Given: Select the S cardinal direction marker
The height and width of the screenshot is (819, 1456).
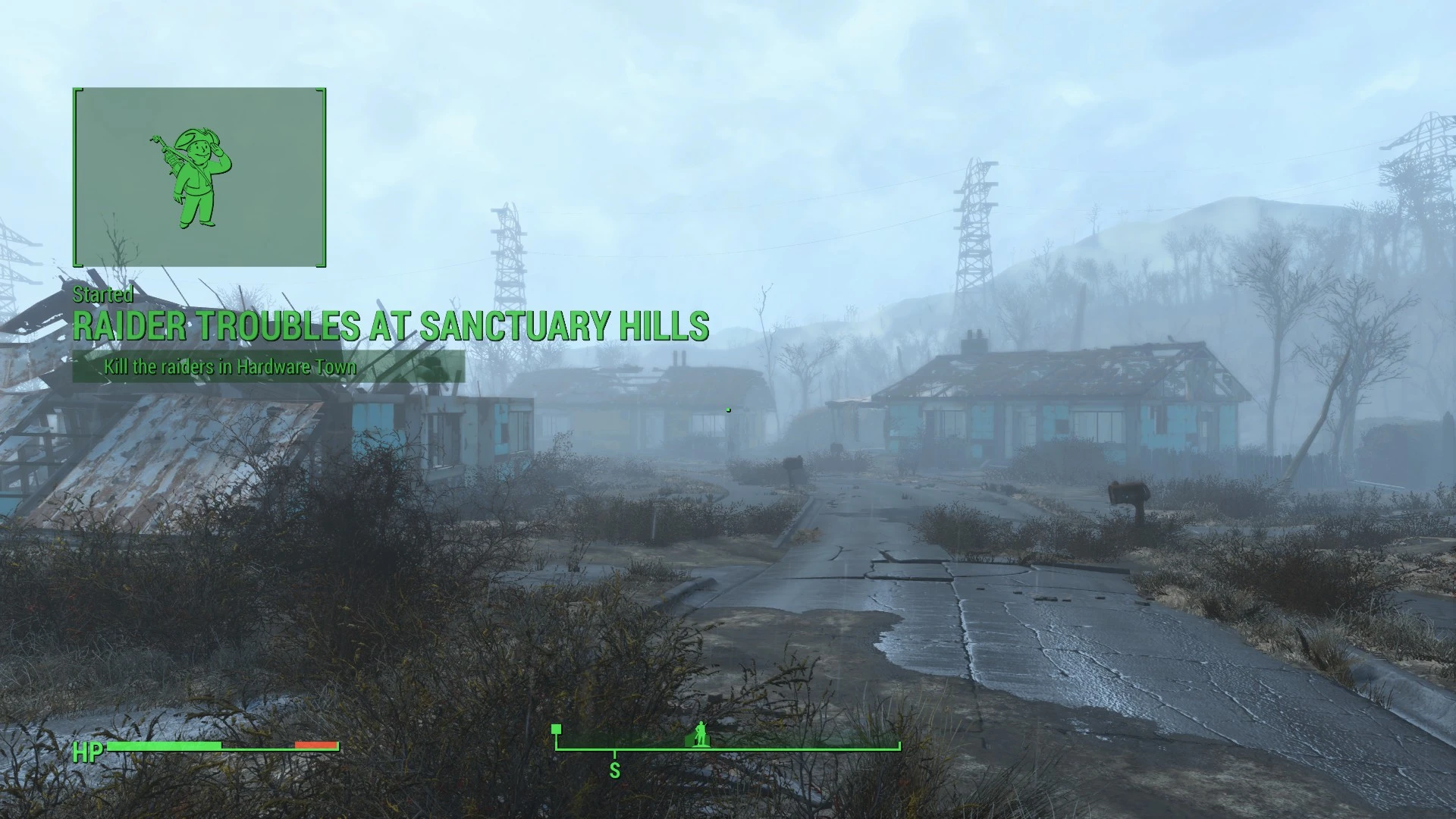Looking at the screenshot, I should click(x=614, y=770).
